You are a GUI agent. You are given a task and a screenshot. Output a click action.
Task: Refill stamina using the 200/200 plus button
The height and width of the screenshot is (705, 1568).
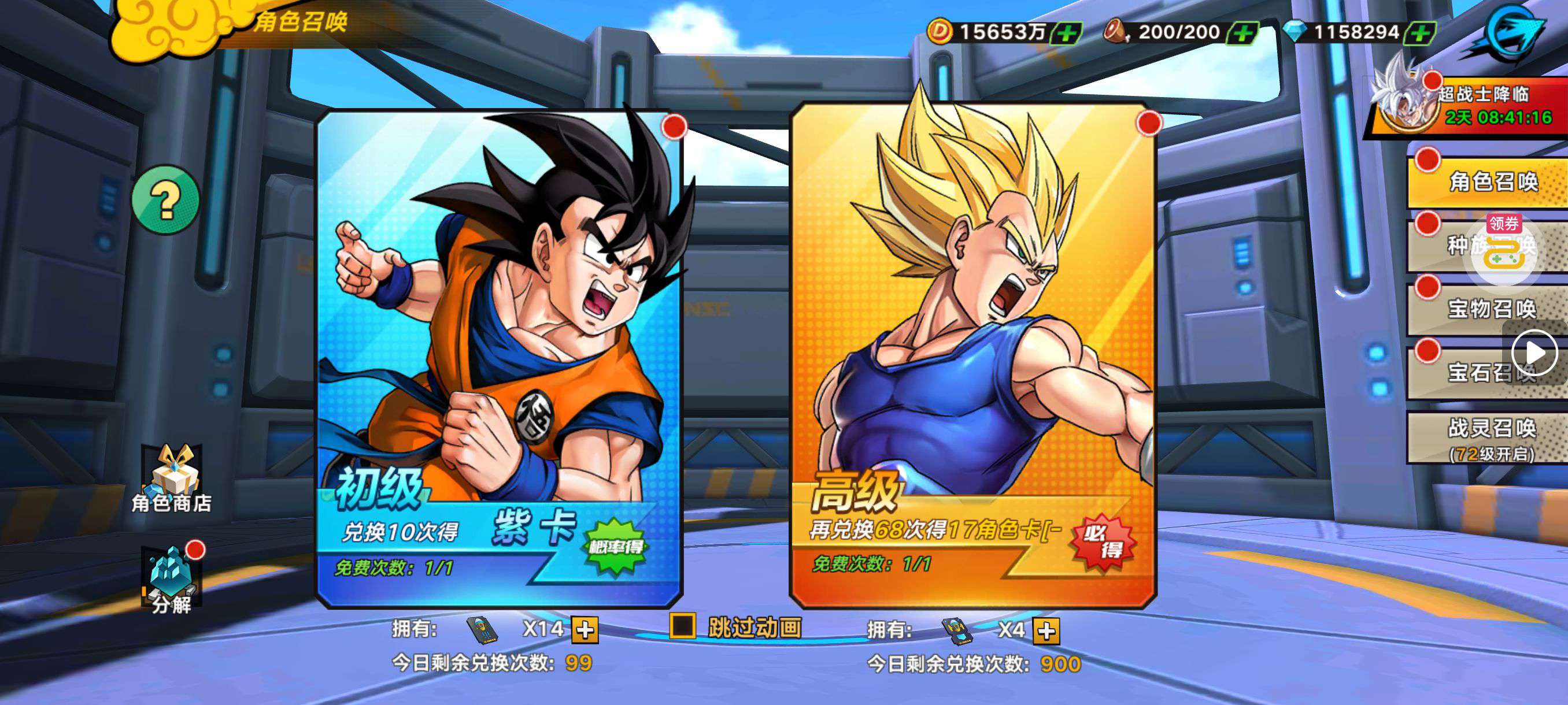1242,33
